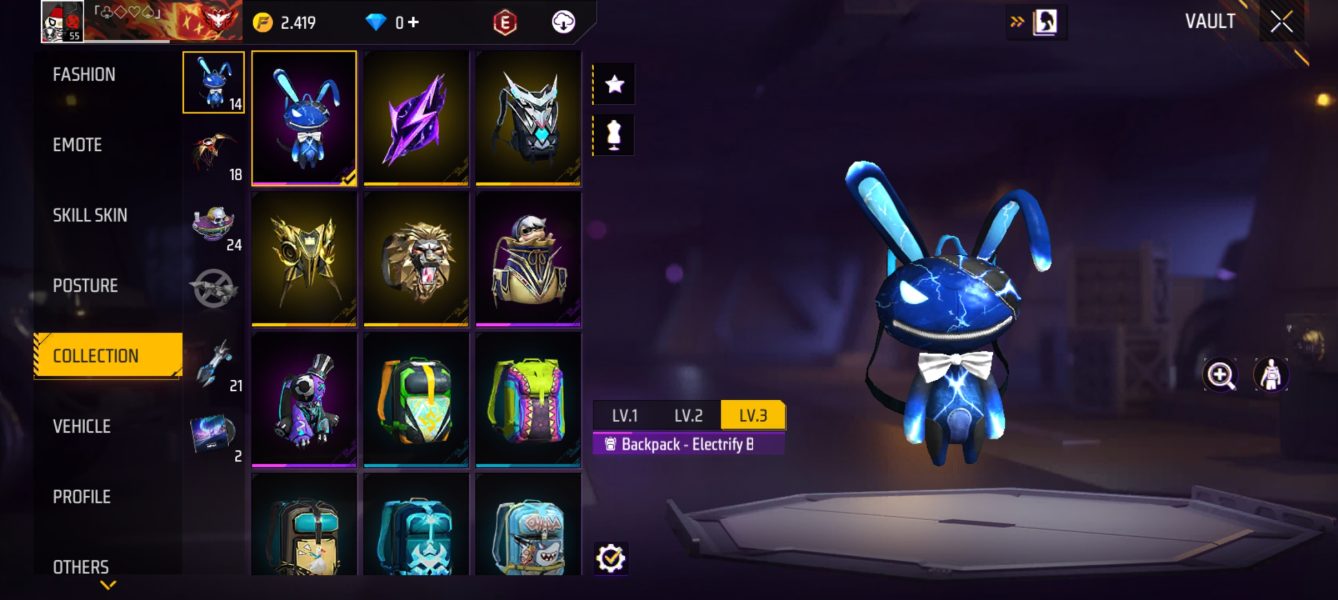Pick the silver armored mask backpack
The height and width of the screenshot is (600, 1338).
point(528,117)
